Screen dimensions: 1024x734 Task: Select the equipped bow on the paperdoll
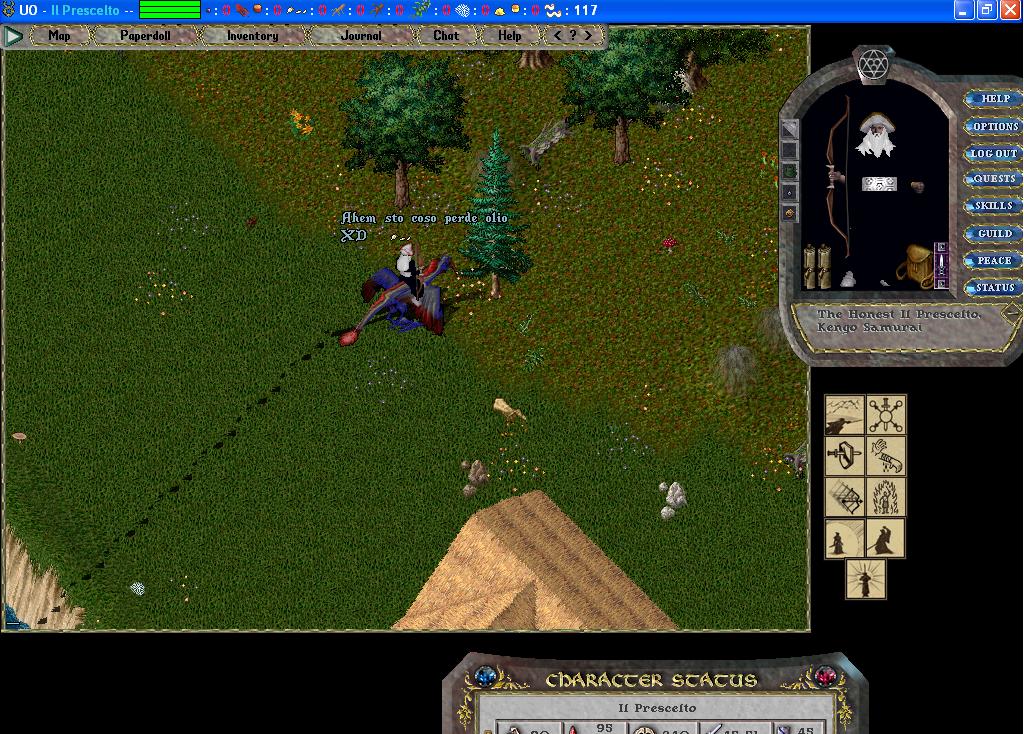(838, 180)
